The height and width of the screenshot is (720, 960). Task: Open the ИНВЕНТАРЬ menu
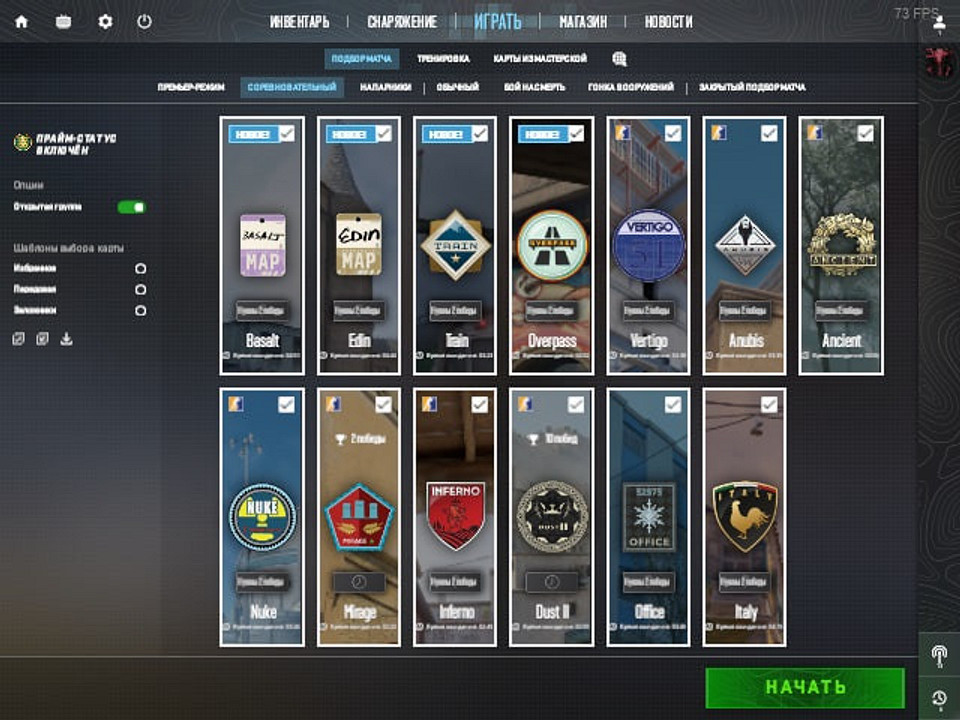(300, 21)
